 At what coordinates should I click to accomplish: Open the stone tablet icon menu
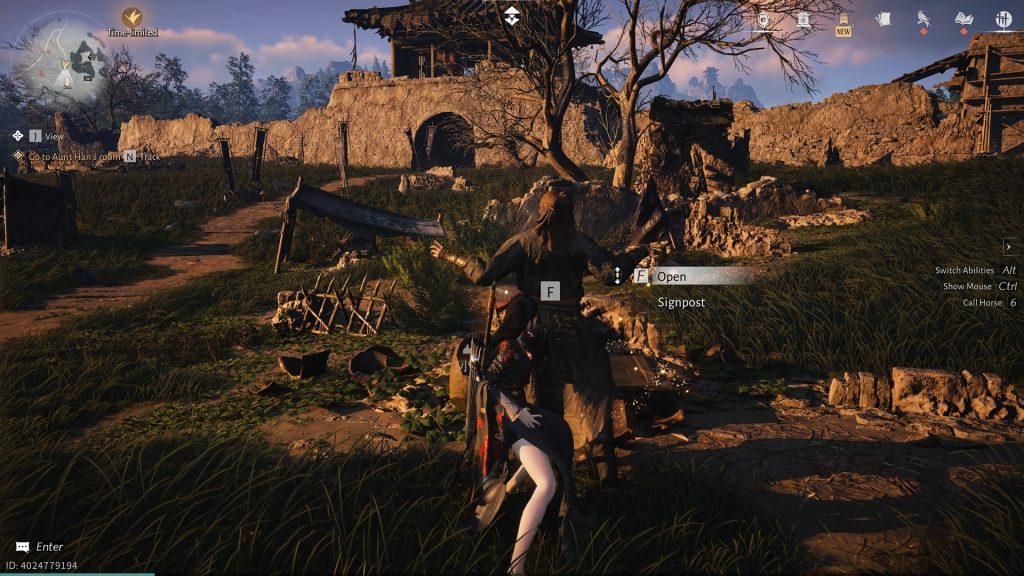(803, 19)
